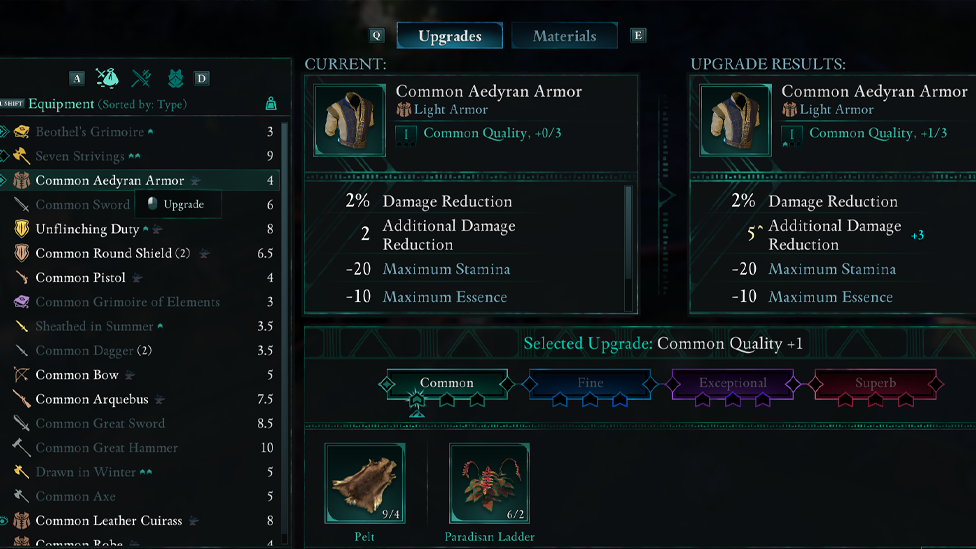Viewport: 976px width, 549px height.
Task: Select the Common quality upgrade tier
Action: click(x=447, y=384)
